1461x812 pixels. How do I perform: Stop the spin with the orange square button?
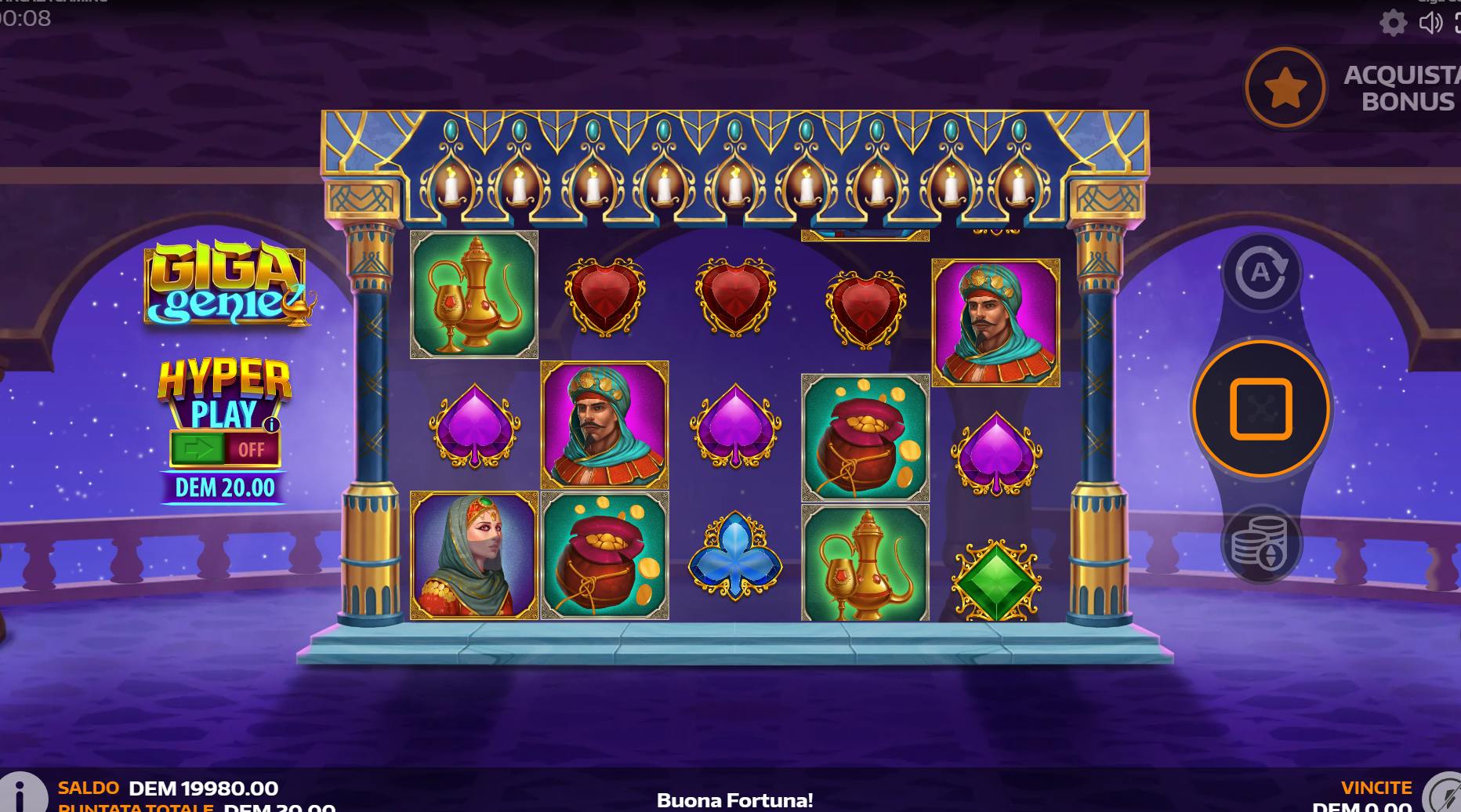(x=1260, y=408)
